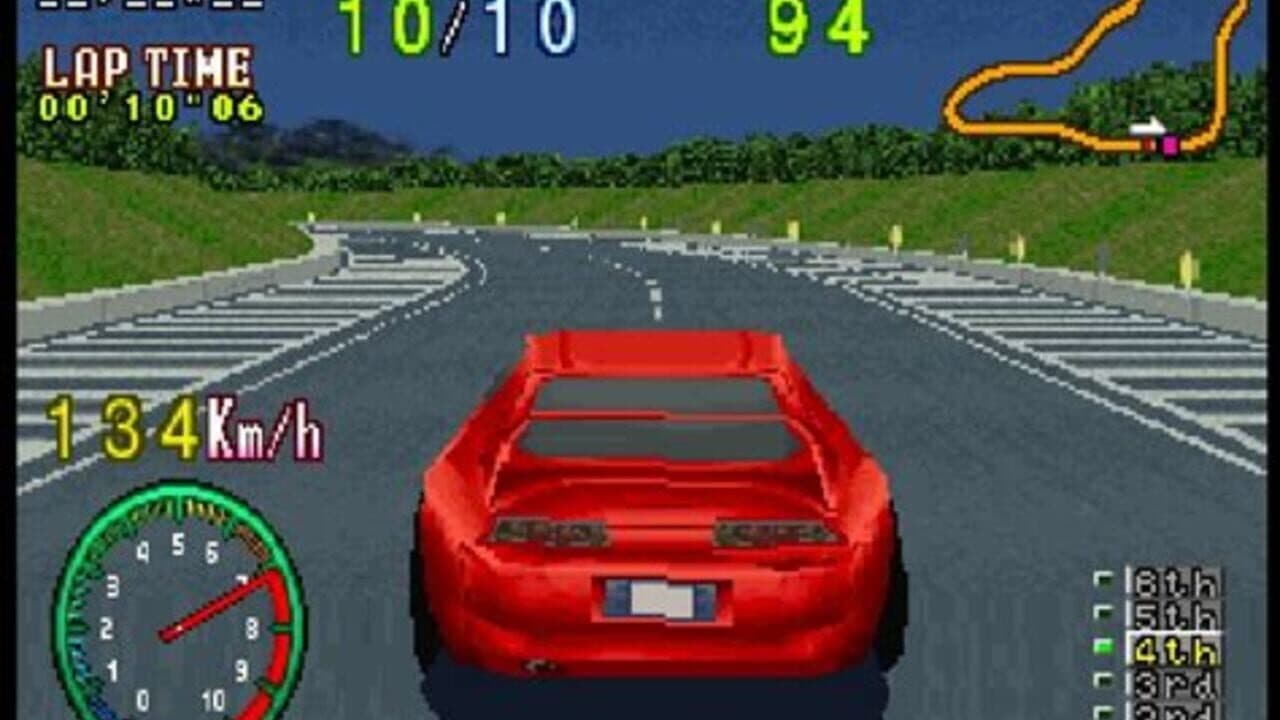The width and height of the screenshot is (1280, 720).
Task: Toggle the indicator next to 6th place
Action: coord(1104,580)
